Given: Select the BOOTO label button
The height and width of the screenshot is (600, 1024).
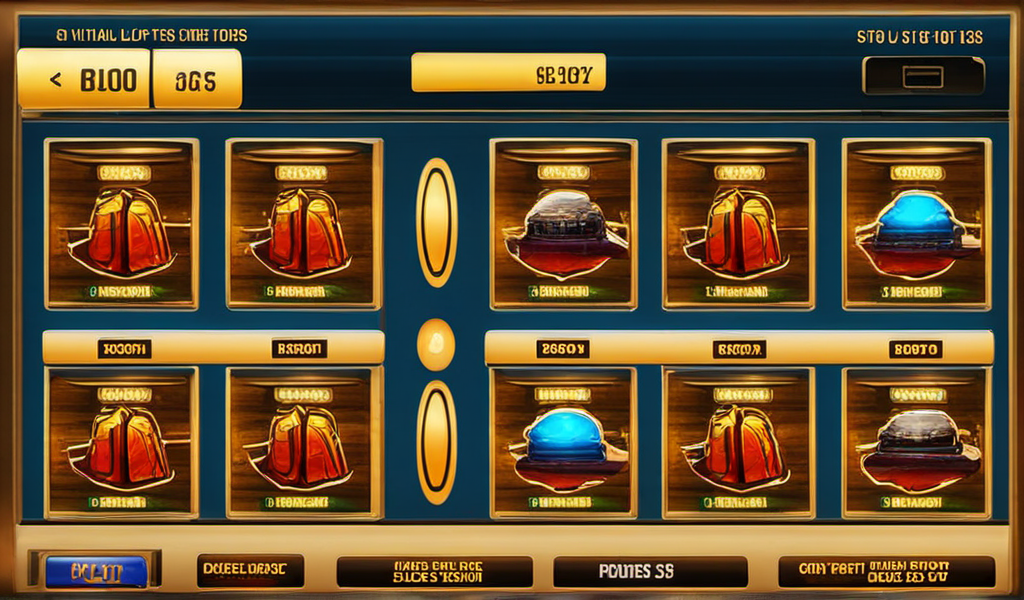Looking at the screenshot, I should tap(917, 349).
